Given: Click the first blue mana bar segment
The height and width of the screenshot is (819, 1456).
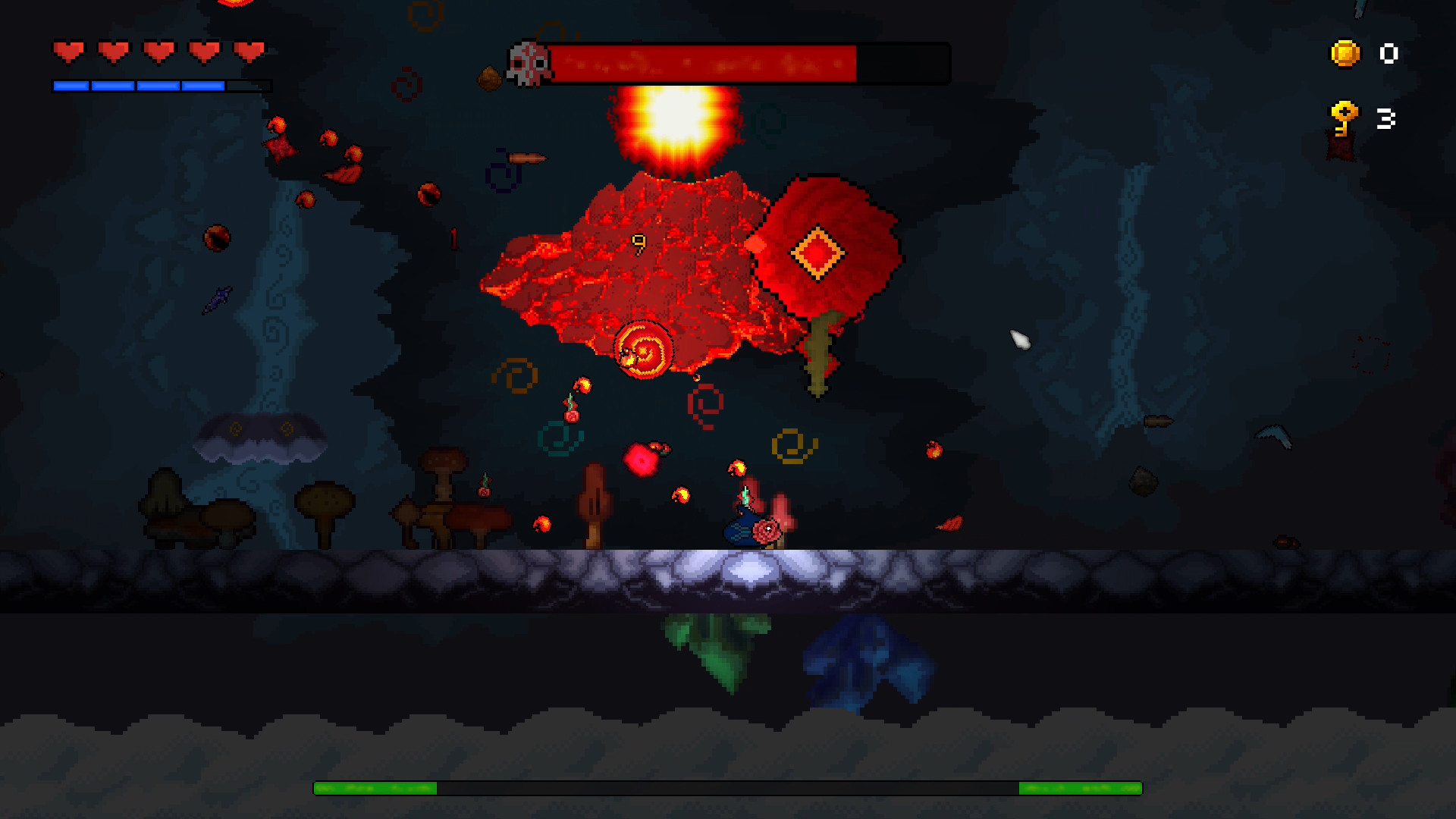Looking at the screenshot, I should [x=70, y=84].
